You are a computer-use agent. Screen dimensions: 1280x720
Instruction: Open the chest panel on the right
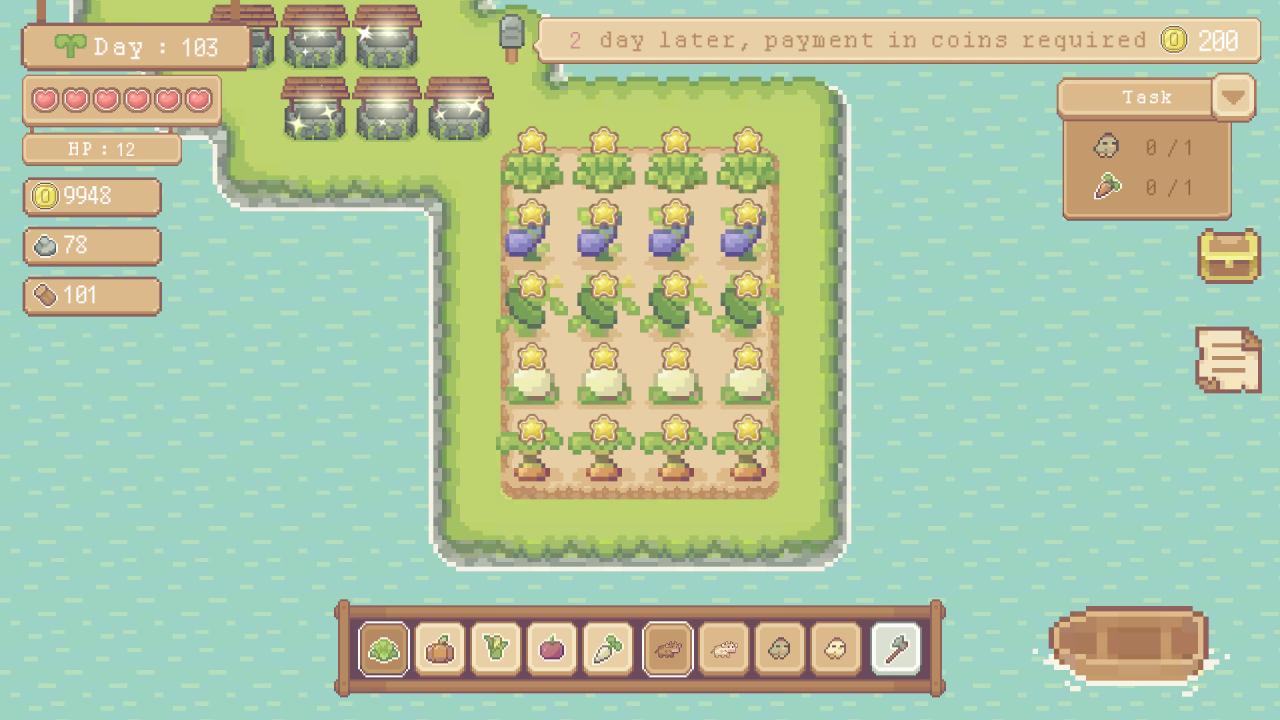point(1228,258)
